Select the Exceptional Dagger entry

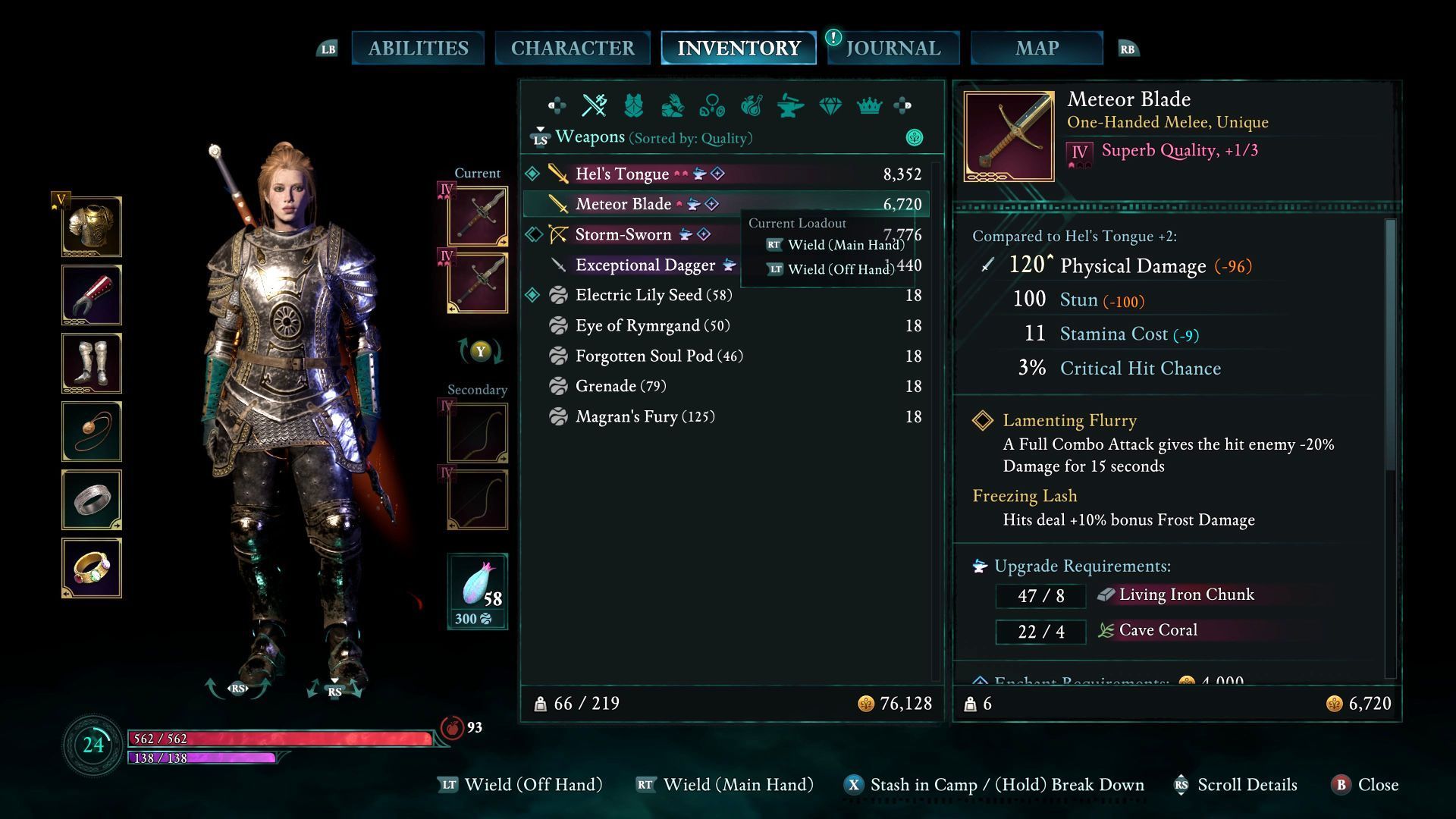[x=645, y=265]
